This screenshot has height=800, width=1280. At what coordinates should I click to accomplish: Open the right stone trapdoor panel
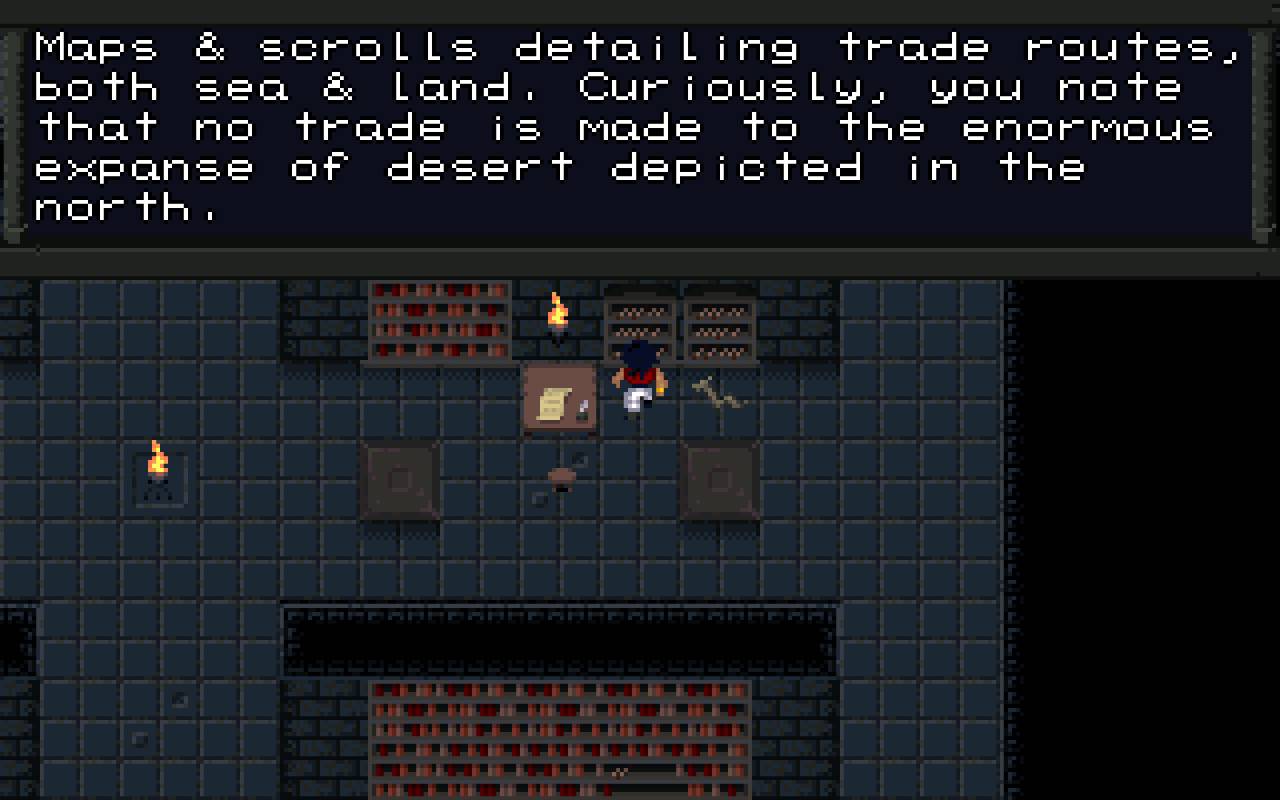tap(720, 482)
